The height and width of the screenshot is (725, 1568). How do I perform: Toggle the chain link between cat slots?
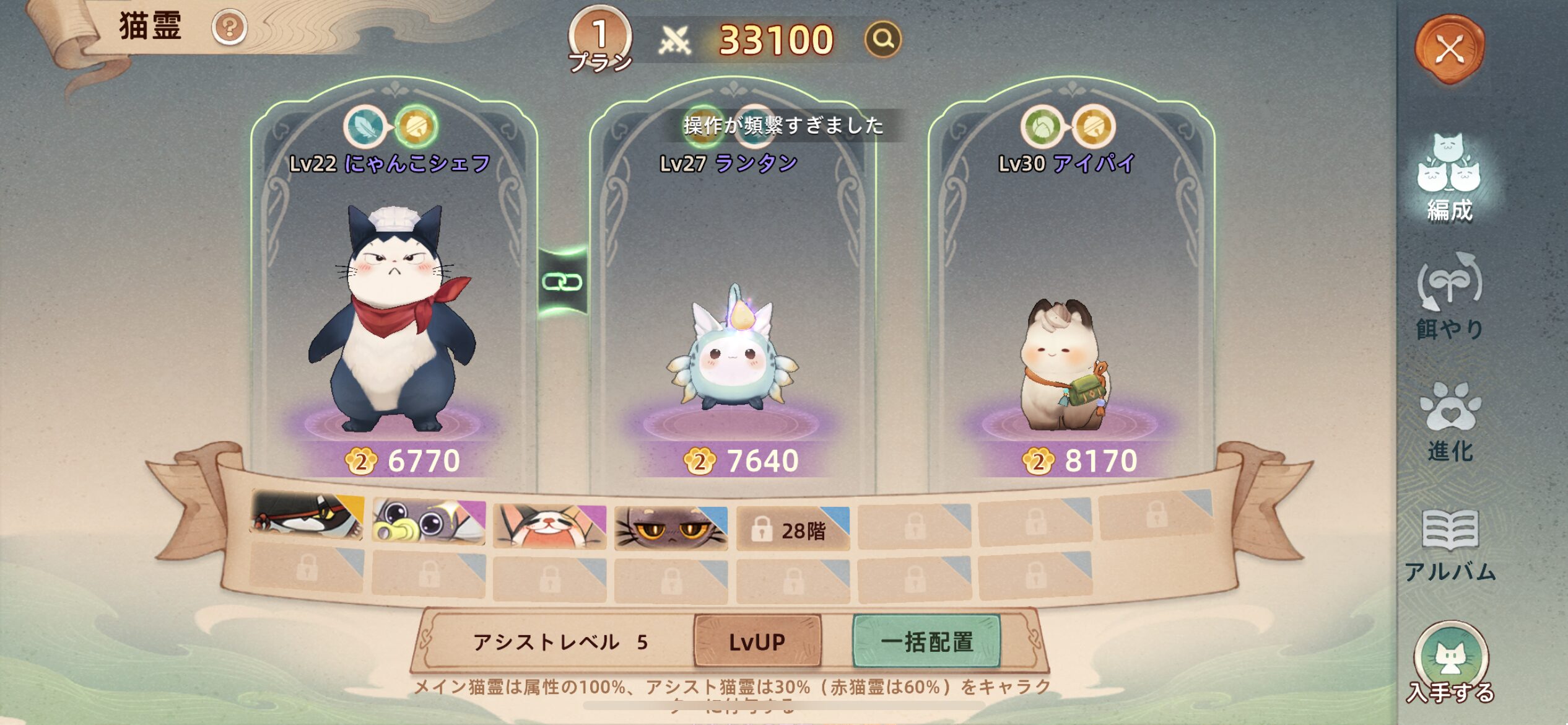tap(562, 283)
